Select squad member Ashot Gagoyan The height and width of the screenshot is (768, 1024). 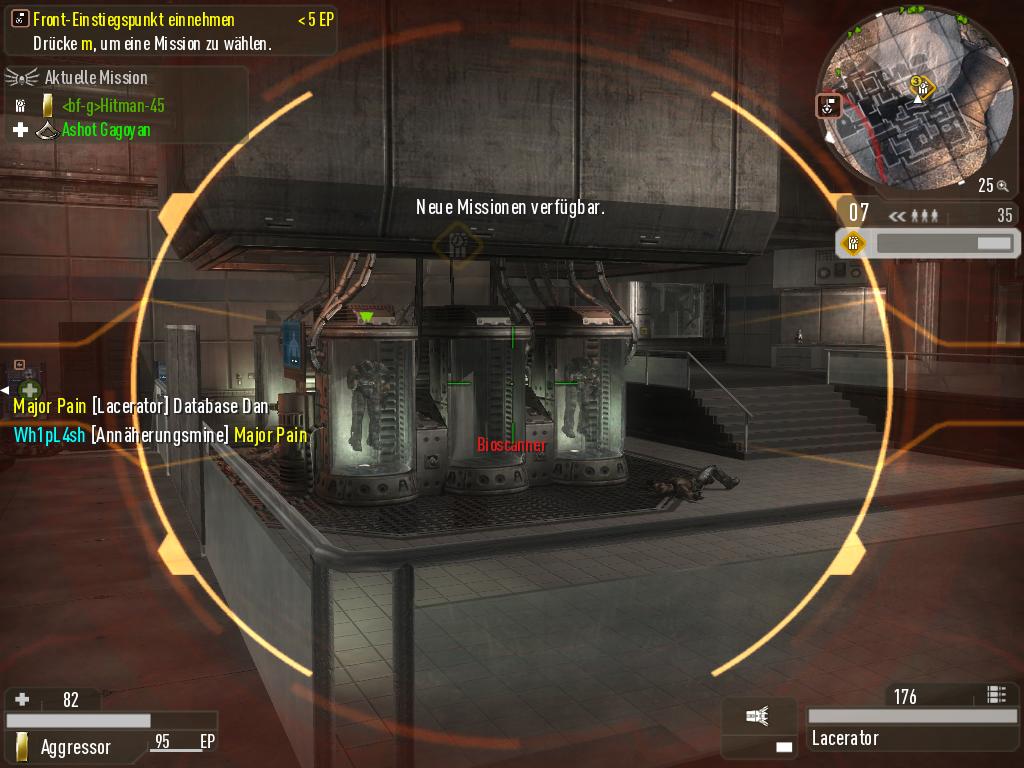(106, 130)
